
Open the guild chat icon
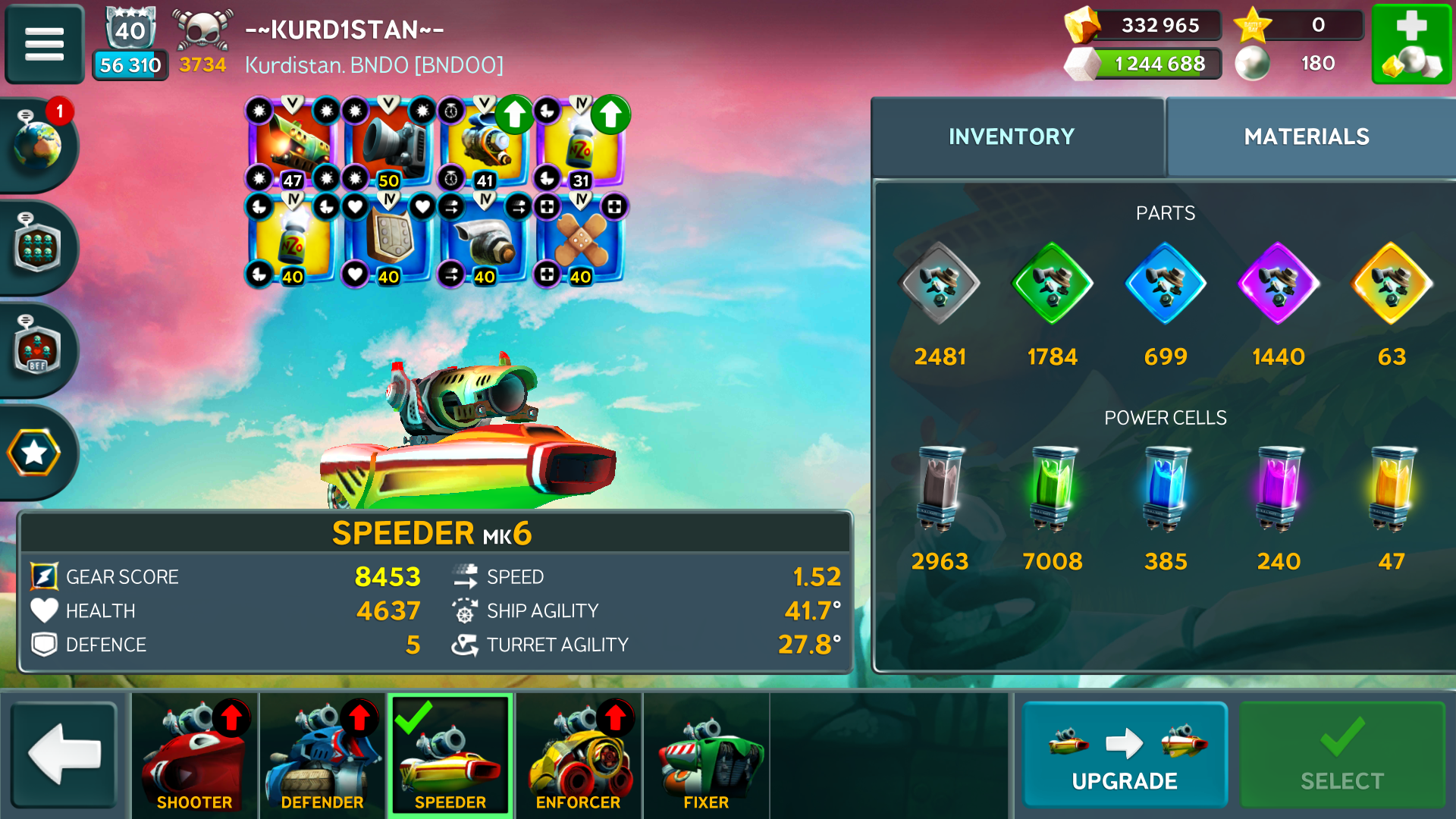point(36,246)
